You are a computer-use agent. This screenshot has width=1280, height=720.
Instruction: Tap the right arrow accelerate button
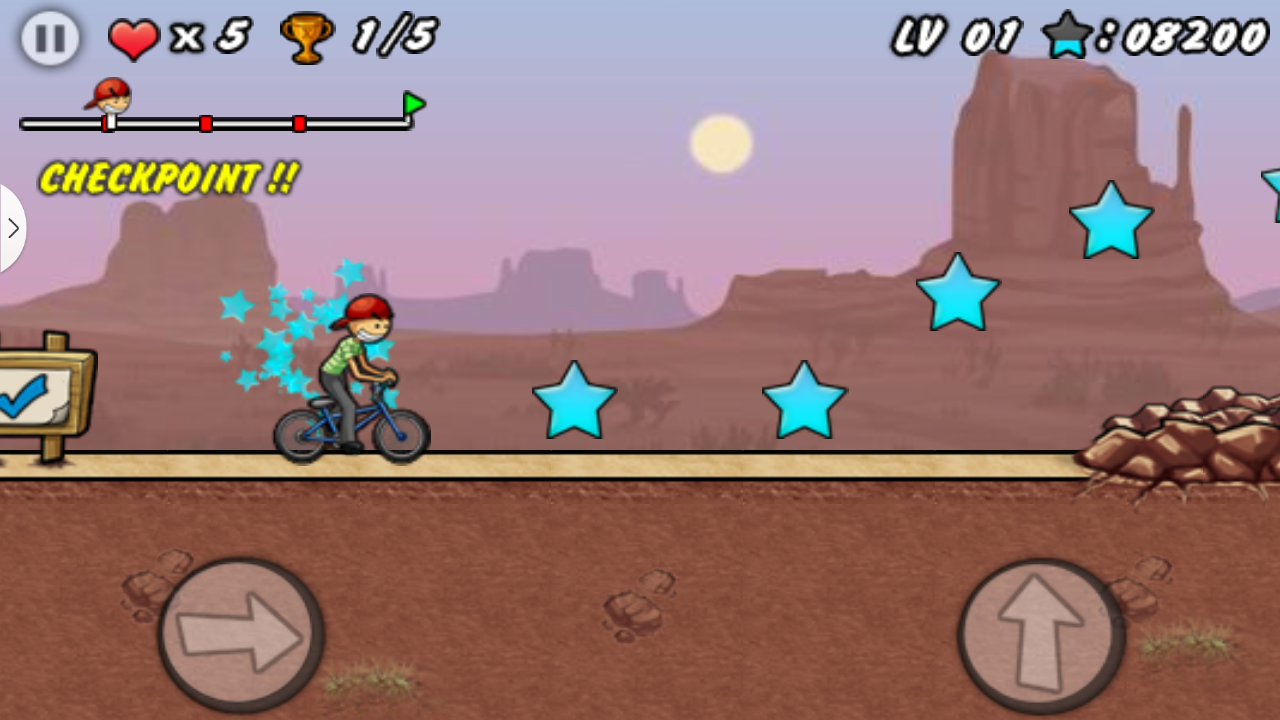point(241,634)
